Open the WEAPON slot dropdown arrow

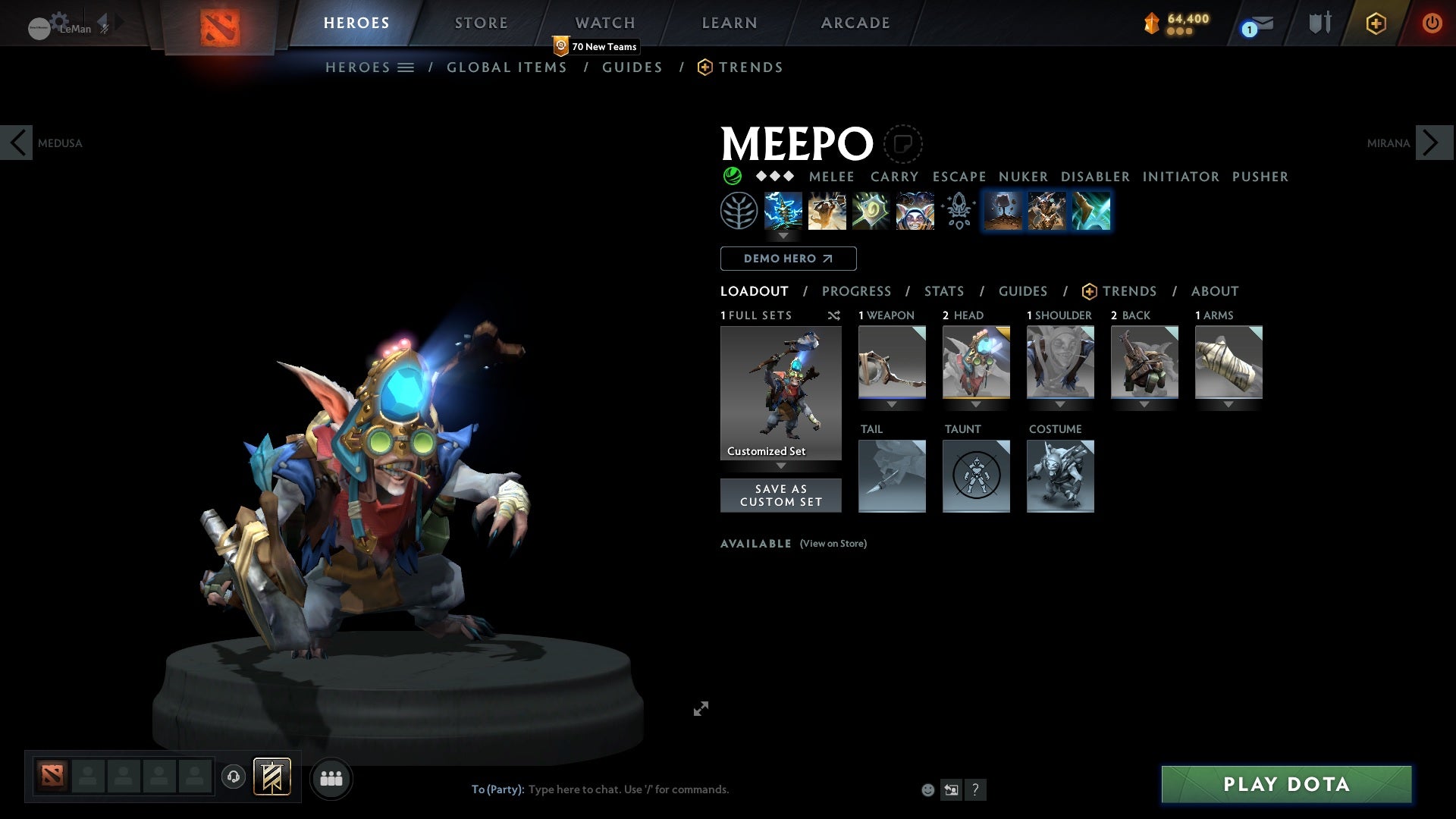892,404
